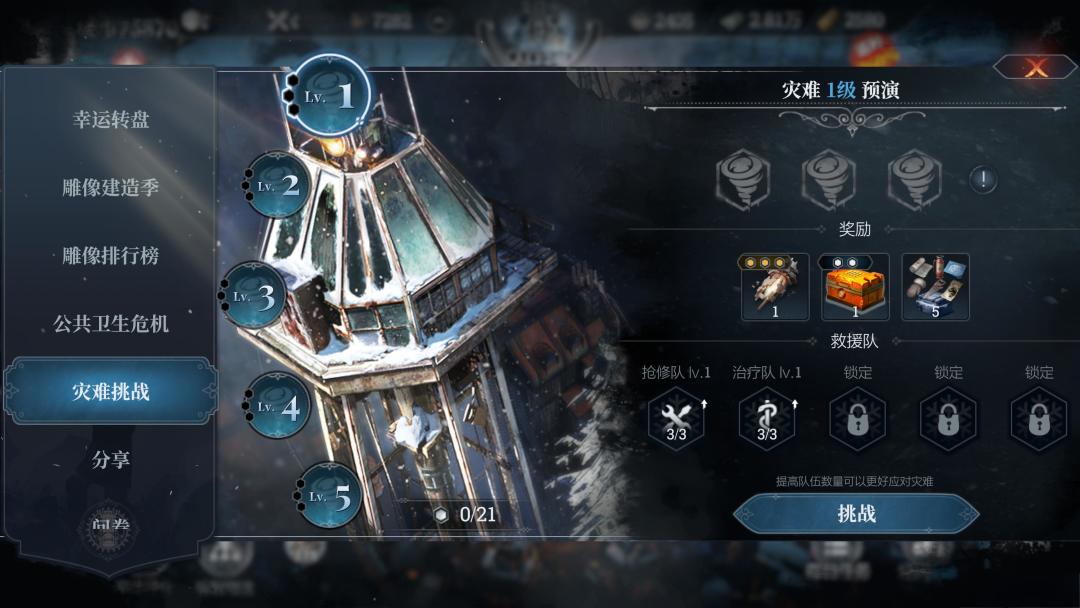
Task: Choose disaster level Lv.3
Action: pyautogui.click(x=254, y=296)
